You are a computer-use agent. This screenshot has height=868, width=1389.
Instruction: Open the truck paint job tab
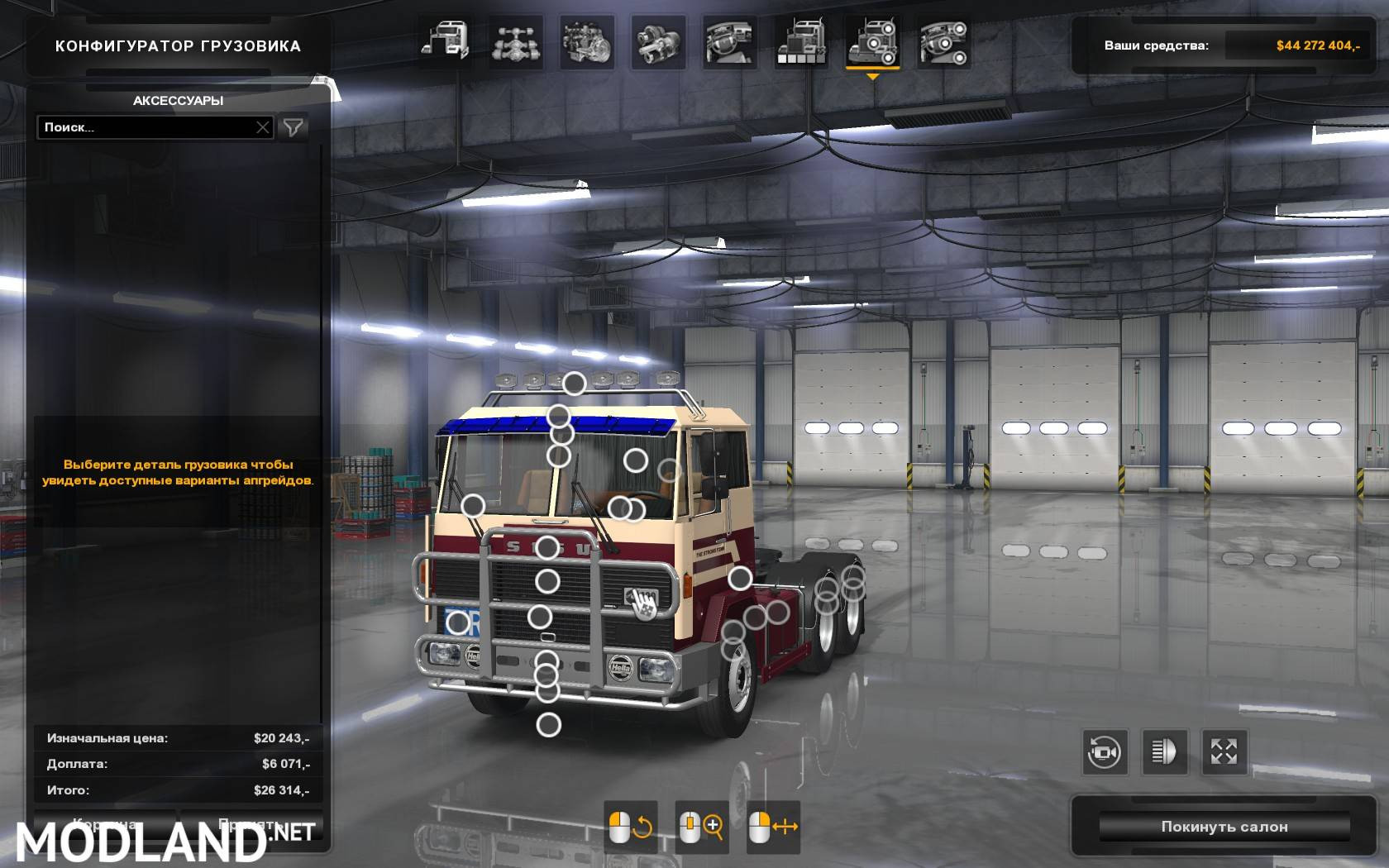click(x=800, y=41)
